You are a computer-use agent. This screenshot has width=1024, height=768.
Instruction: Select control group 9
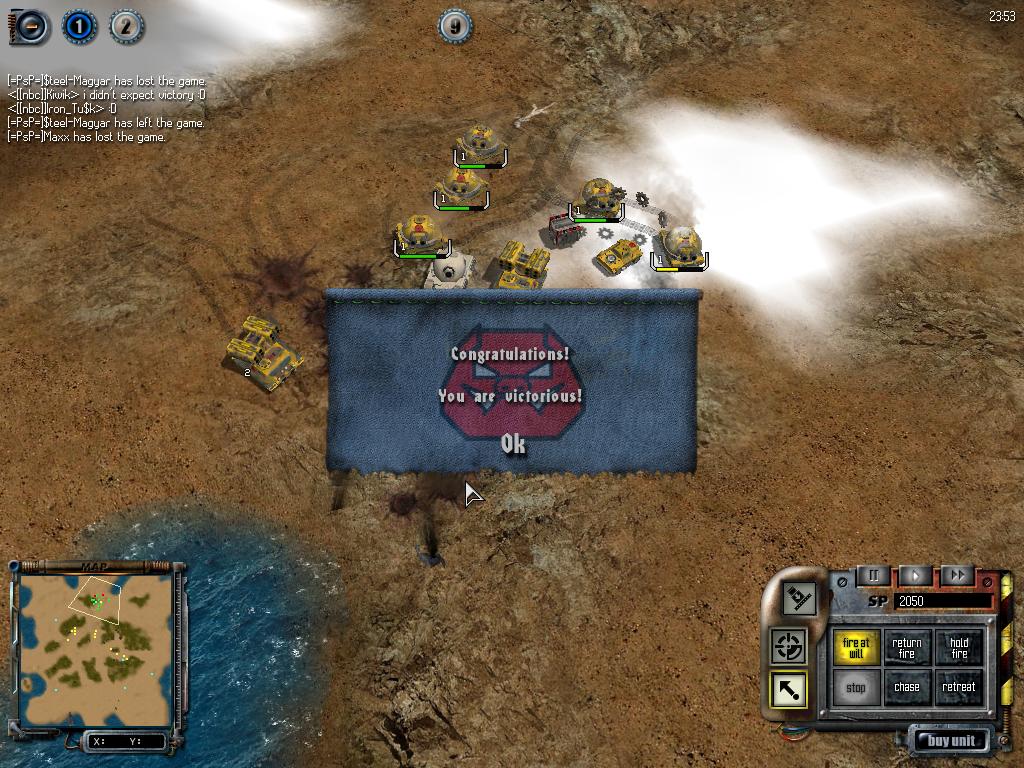(x=456, y=26)
